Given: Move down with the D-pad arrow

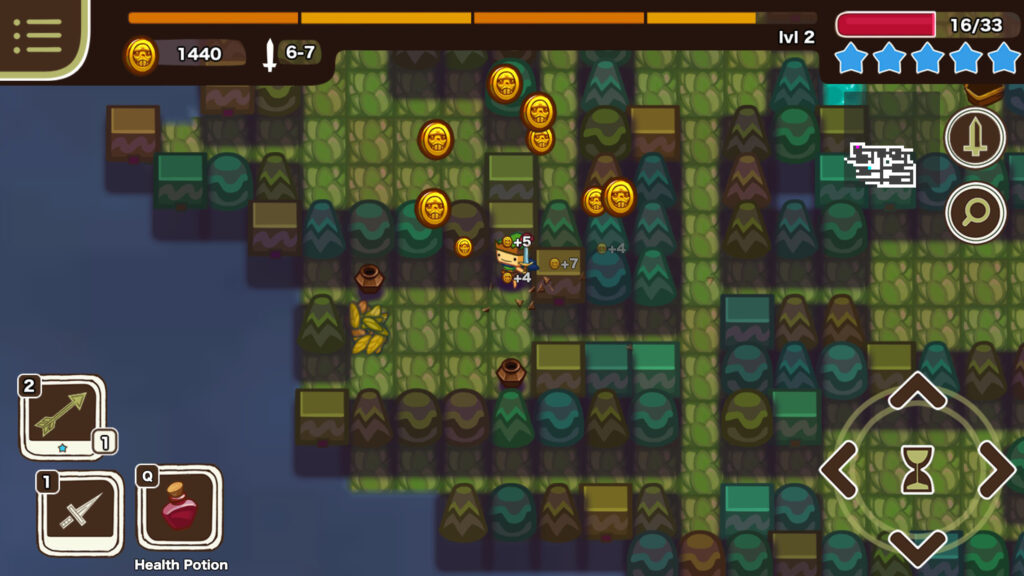Looking at the screenshot, I should point(917,547).
